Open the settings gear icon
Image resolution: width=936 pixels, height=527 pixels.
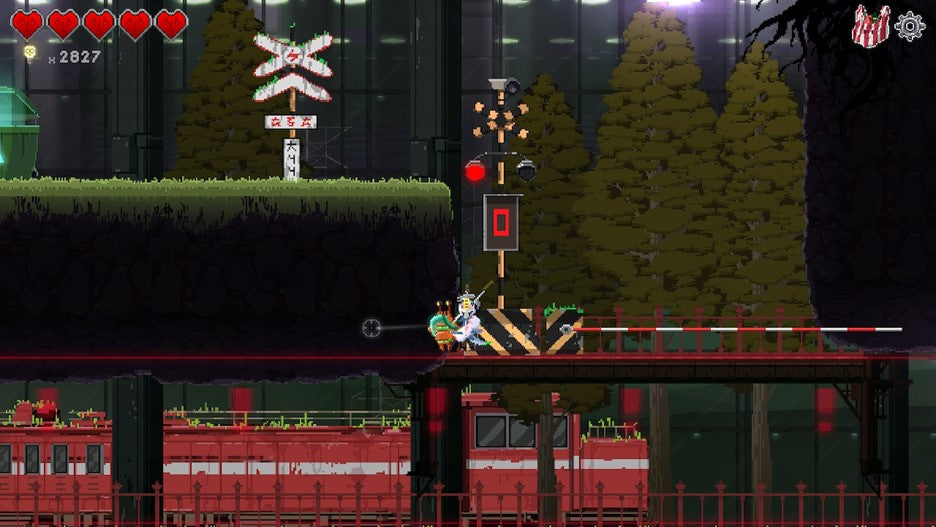coord(910,26)
